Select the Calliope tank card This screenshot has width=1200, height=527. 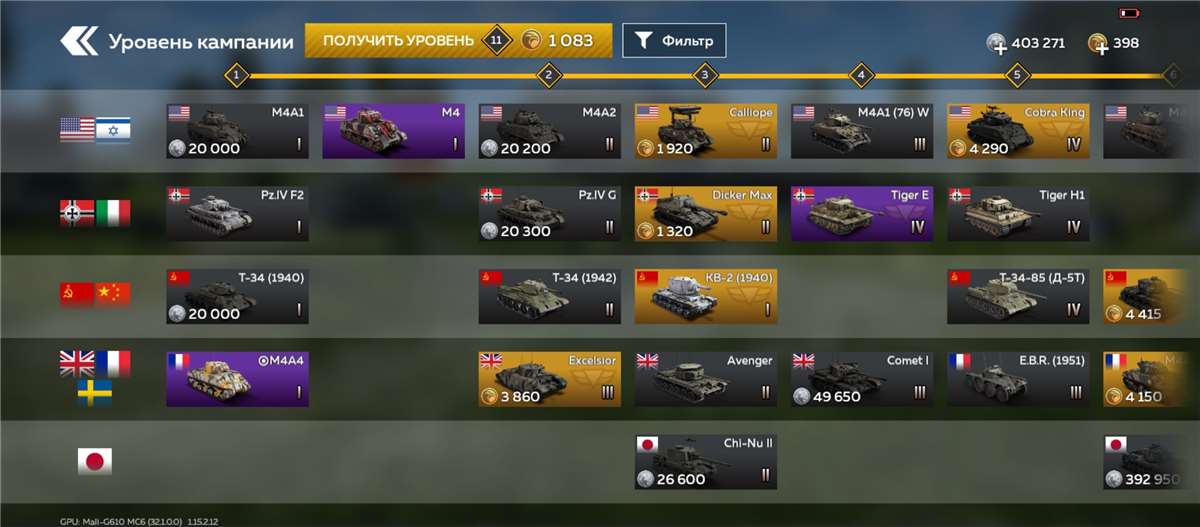(x=705, y=130)
